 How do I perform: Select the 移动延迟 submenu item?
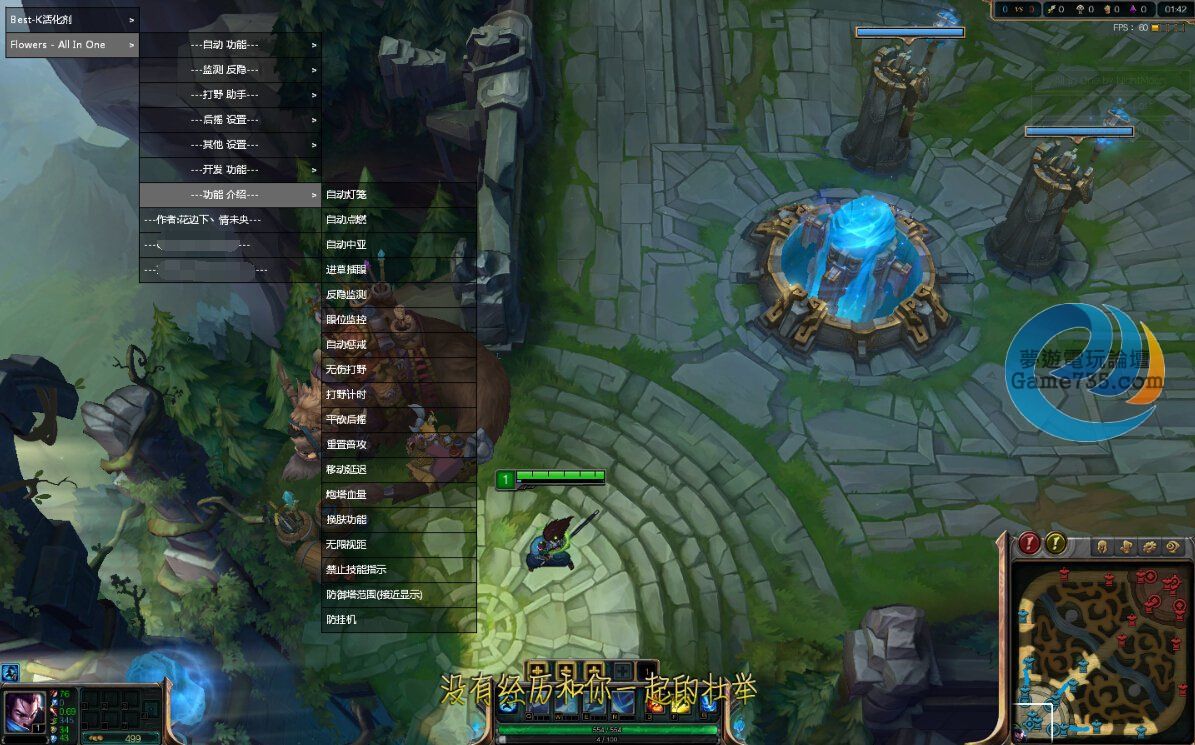click(398, 470)
